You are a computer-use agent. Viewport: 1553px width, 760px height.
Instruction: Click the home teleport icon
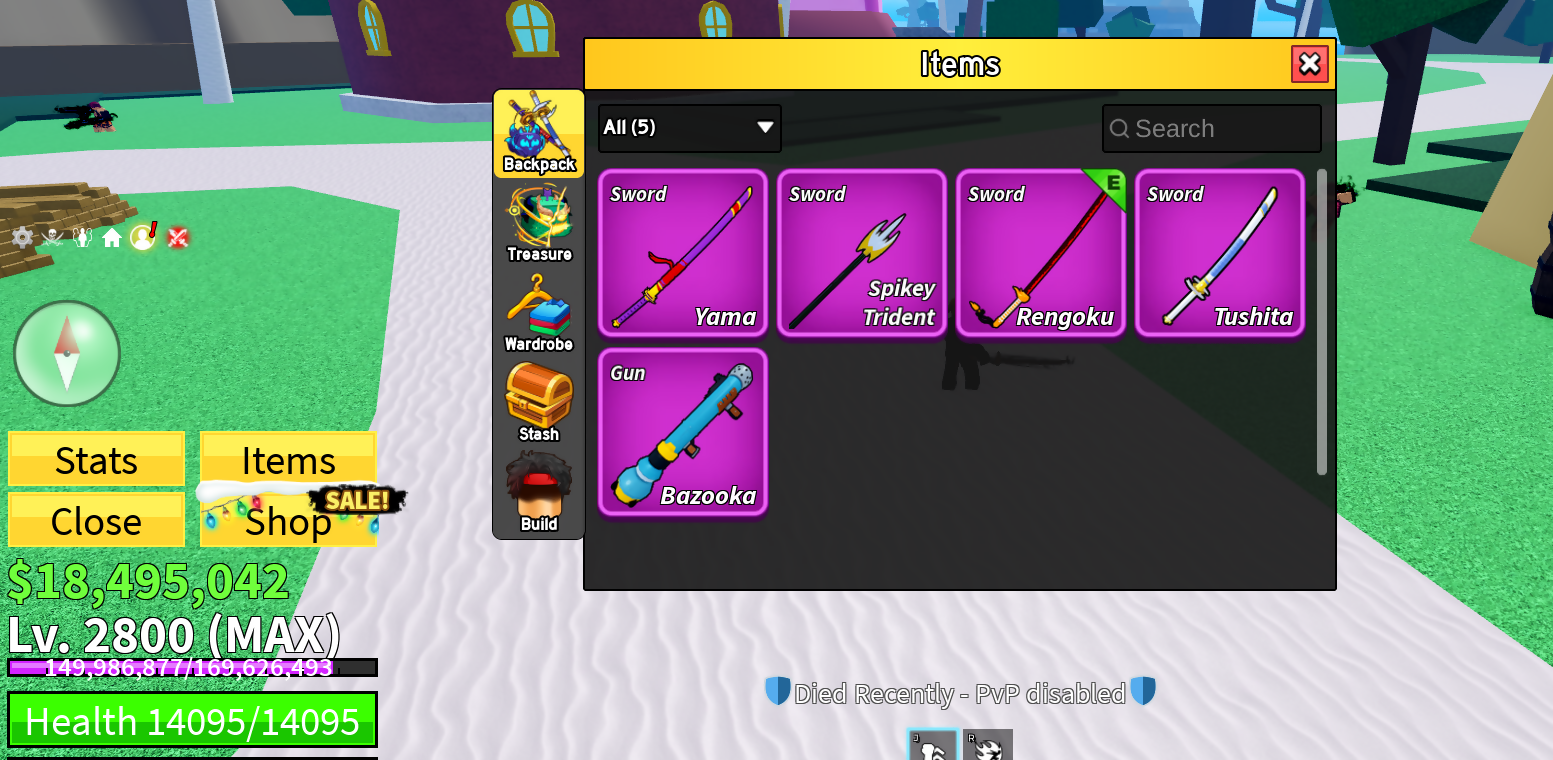[112, 237]
